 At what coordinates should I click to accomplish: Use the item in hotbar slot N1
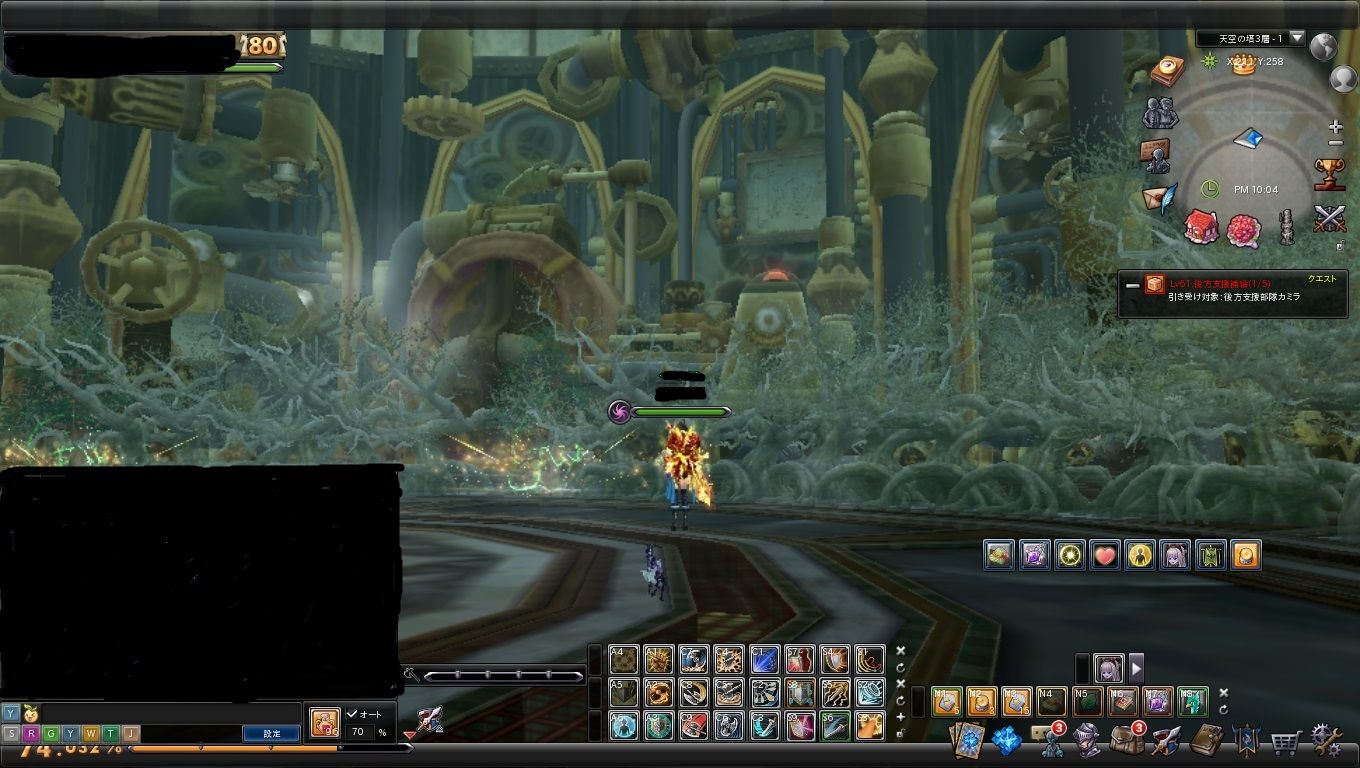point(946,701)
